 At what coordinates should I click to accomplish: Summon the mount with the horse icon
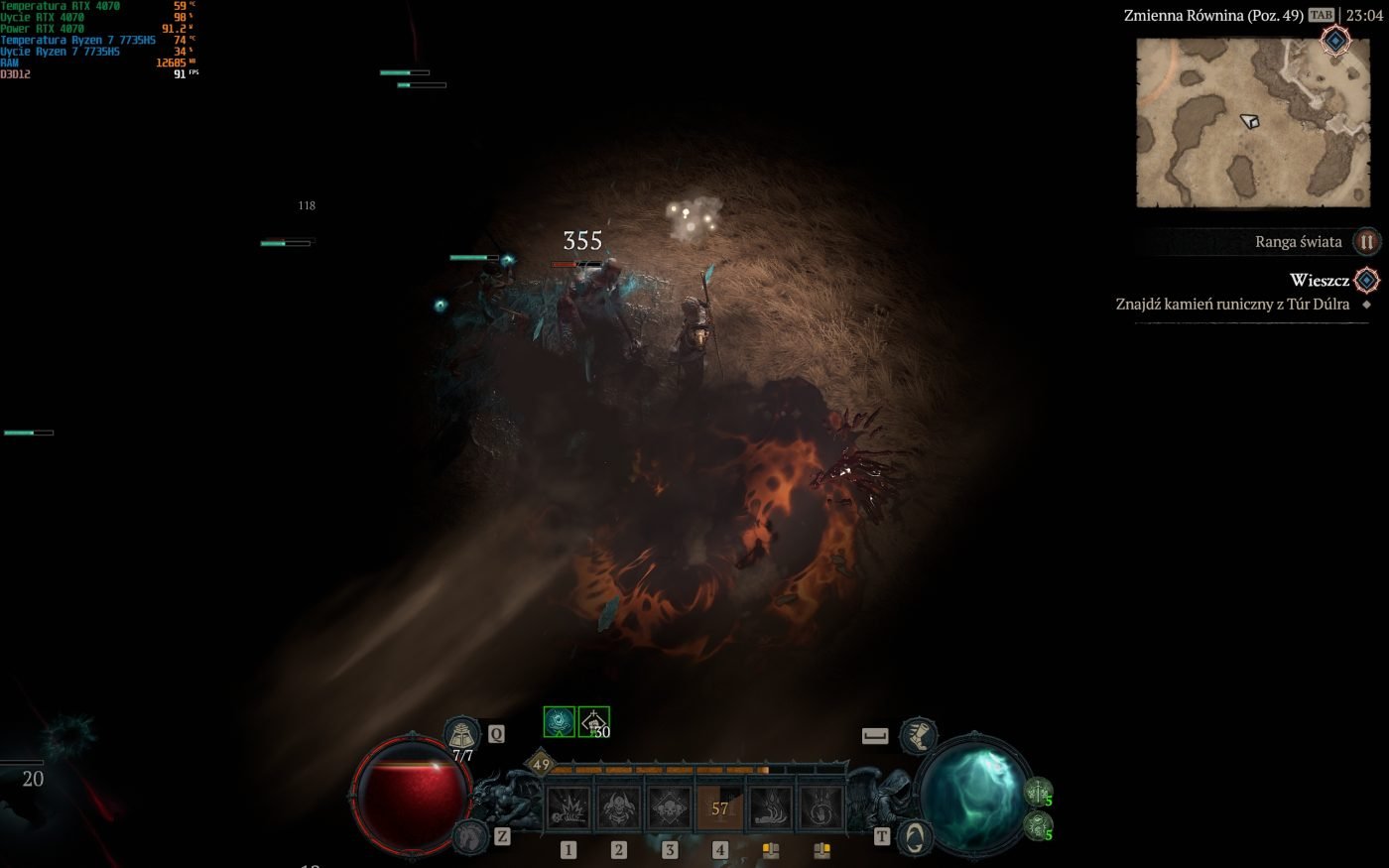[471, 836]
